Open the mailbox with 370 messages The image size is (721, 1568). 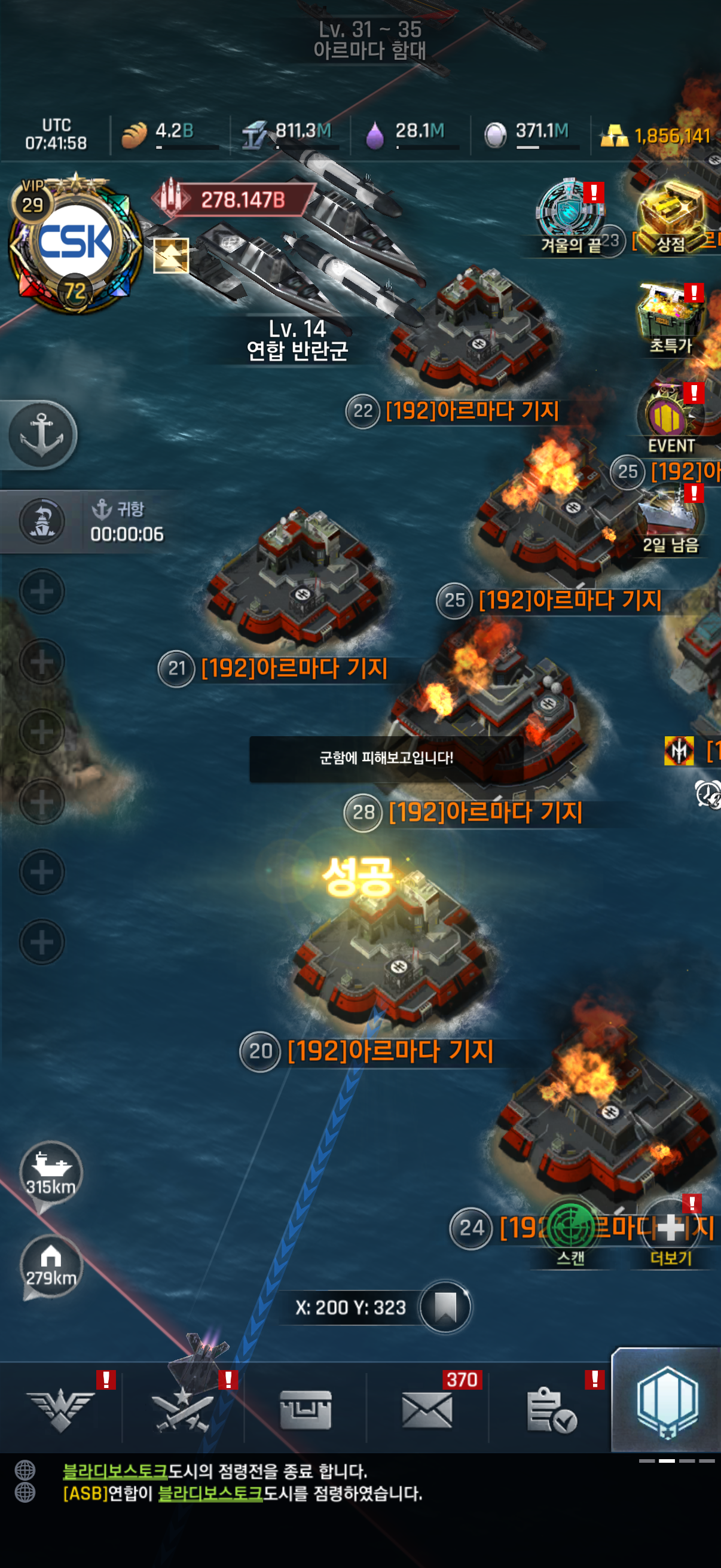[x=426, y=1408]
